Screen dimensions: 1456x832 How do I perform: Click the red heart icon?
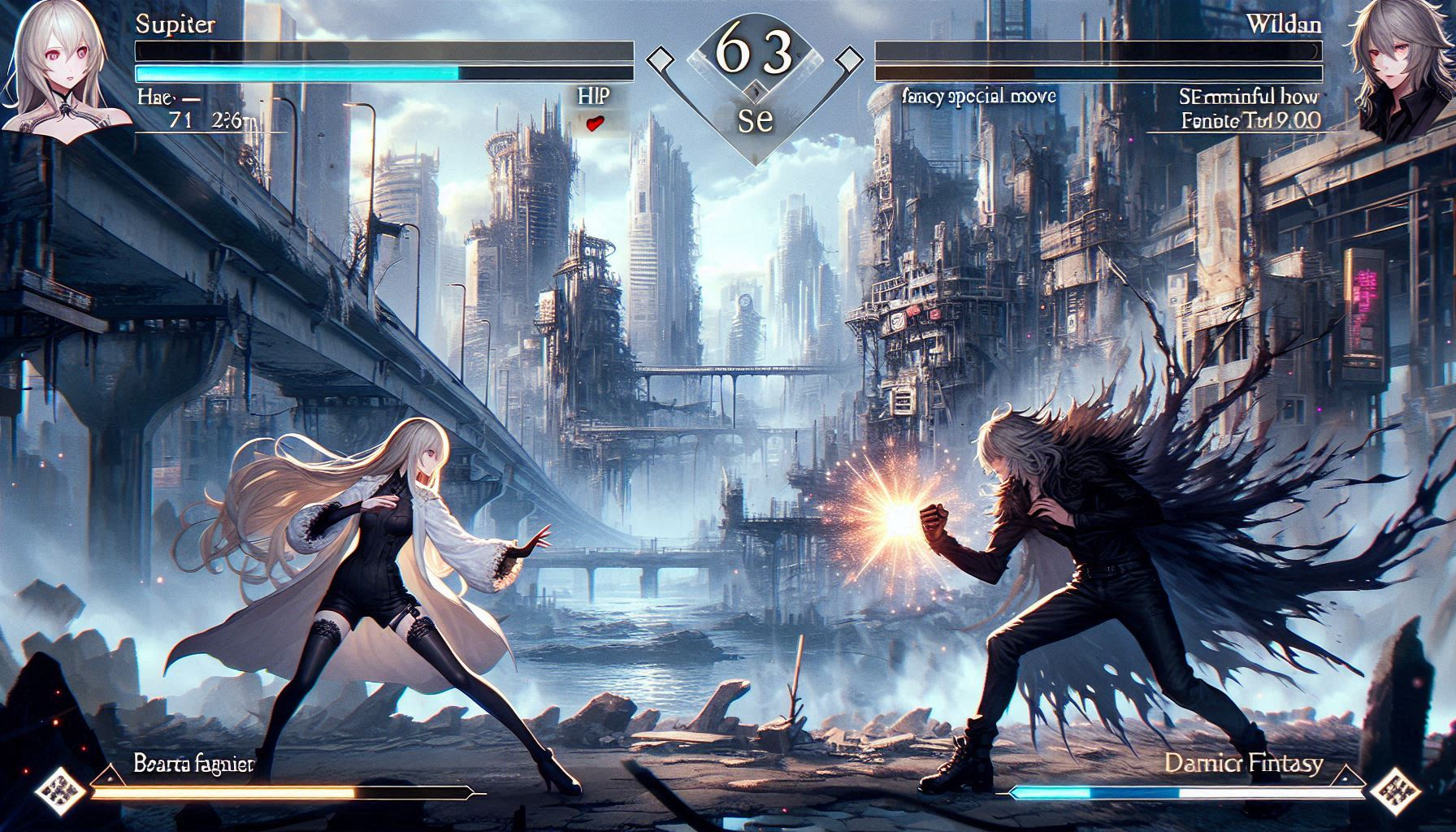tap(596, 123)
